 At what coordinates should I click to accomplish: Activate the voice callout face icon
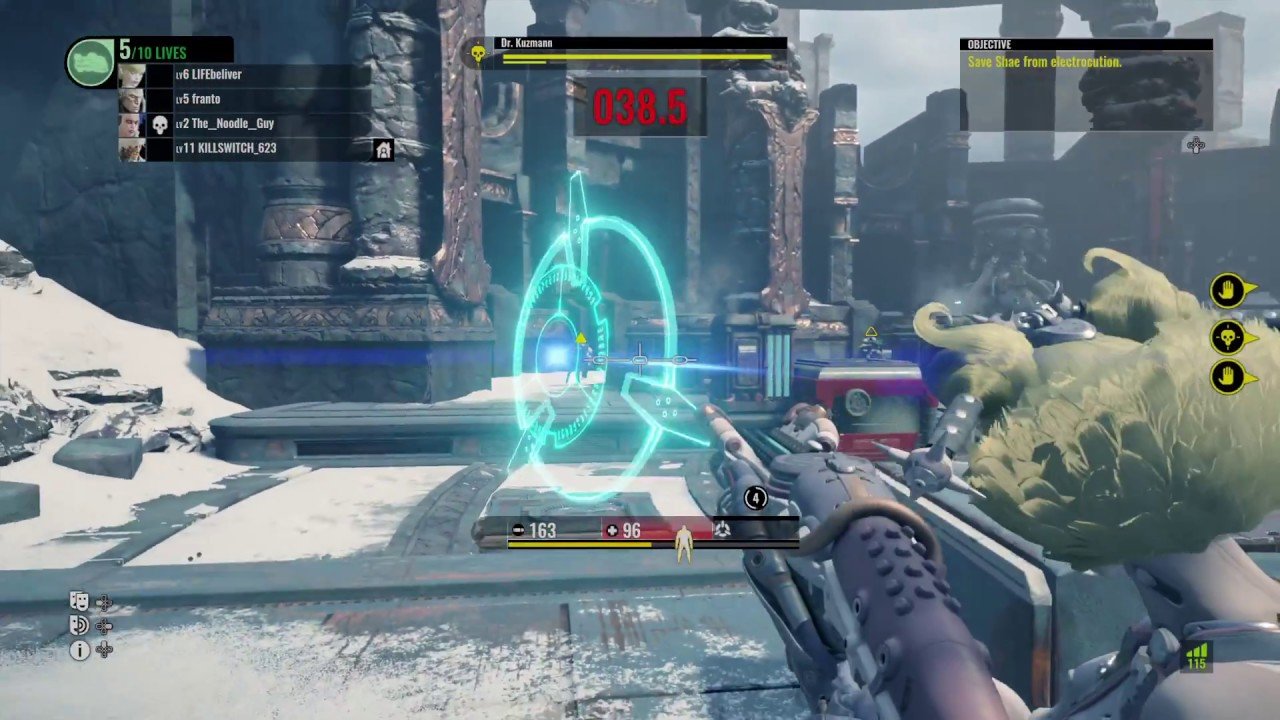tap(80, 625)
